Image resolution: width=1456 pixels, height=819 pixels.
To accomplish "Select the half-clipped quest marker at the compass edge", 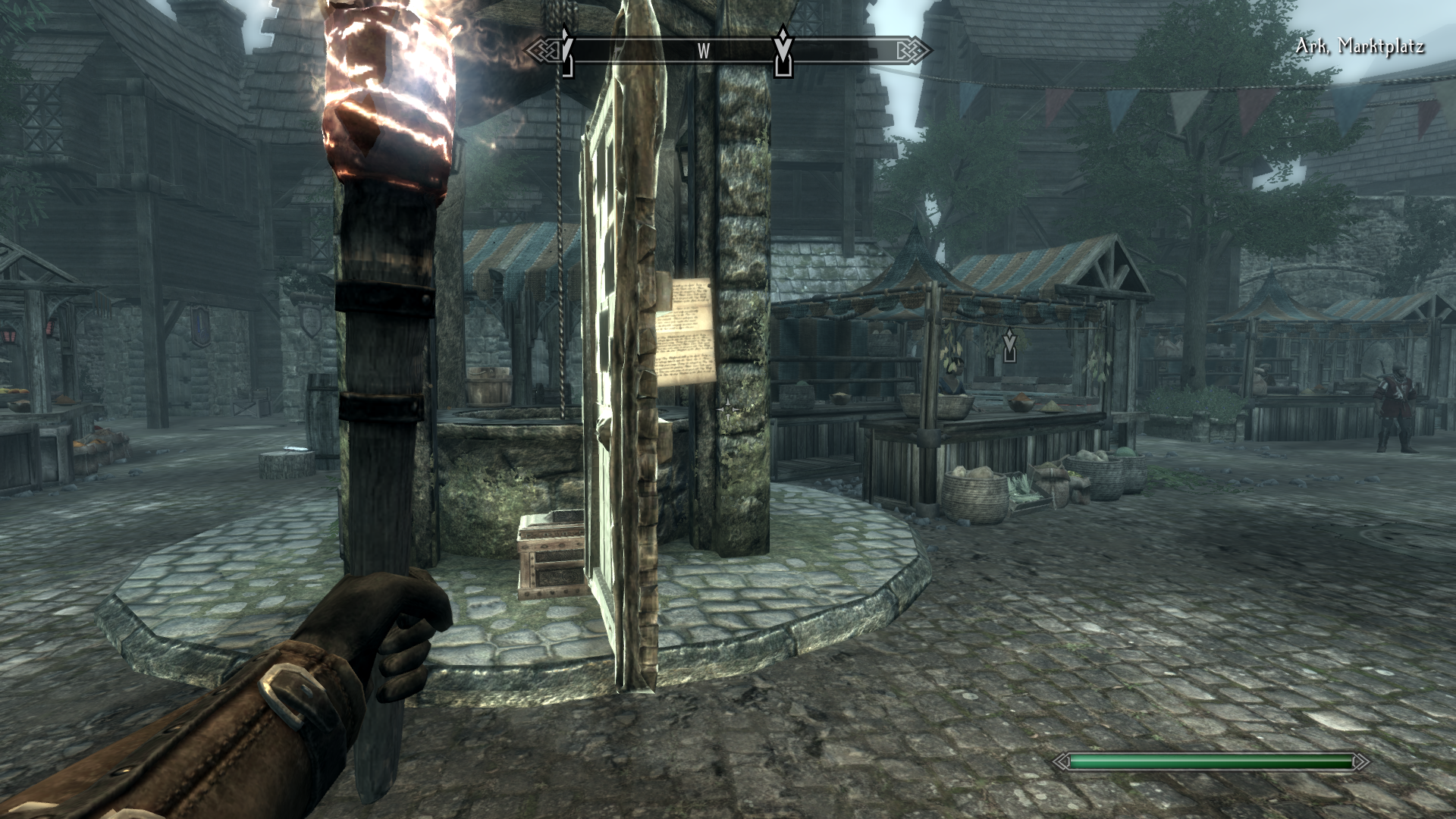I will click(x=566, y=52).
